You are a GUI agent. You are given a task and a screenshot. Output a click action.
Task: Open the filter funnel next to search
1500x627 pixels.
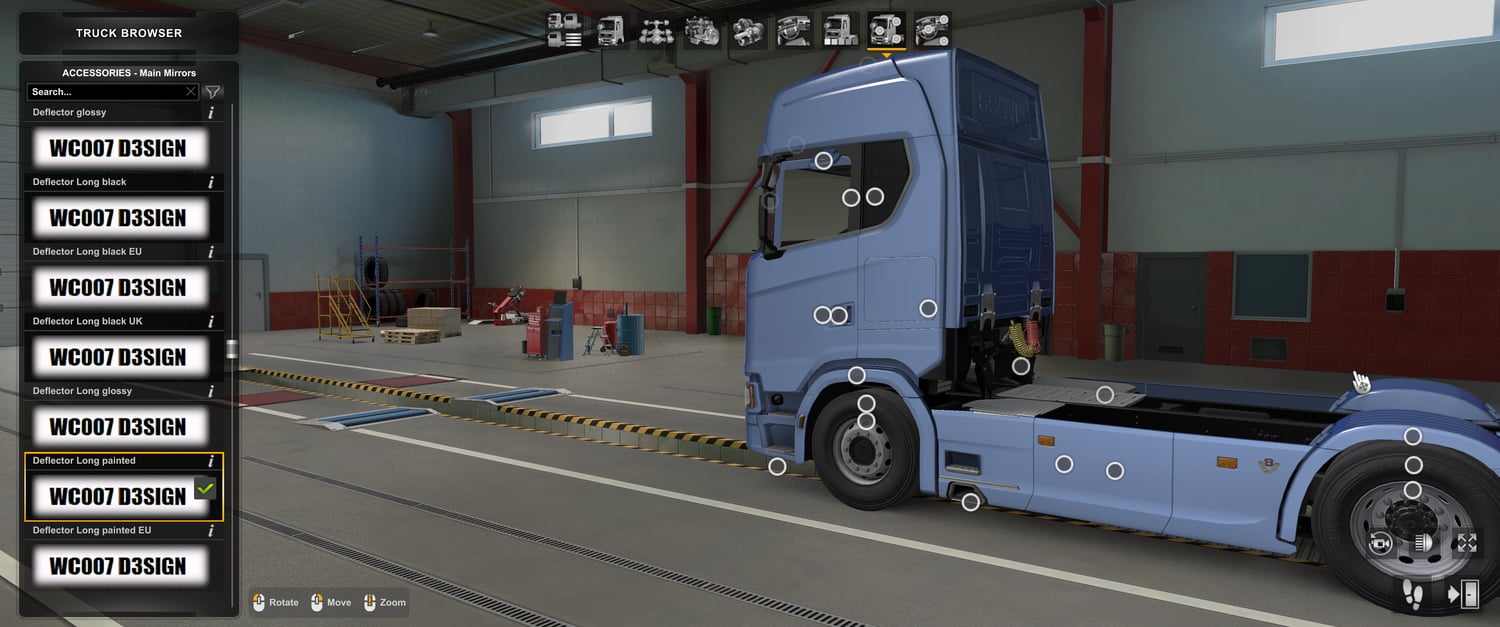click(x=213, y=92)
